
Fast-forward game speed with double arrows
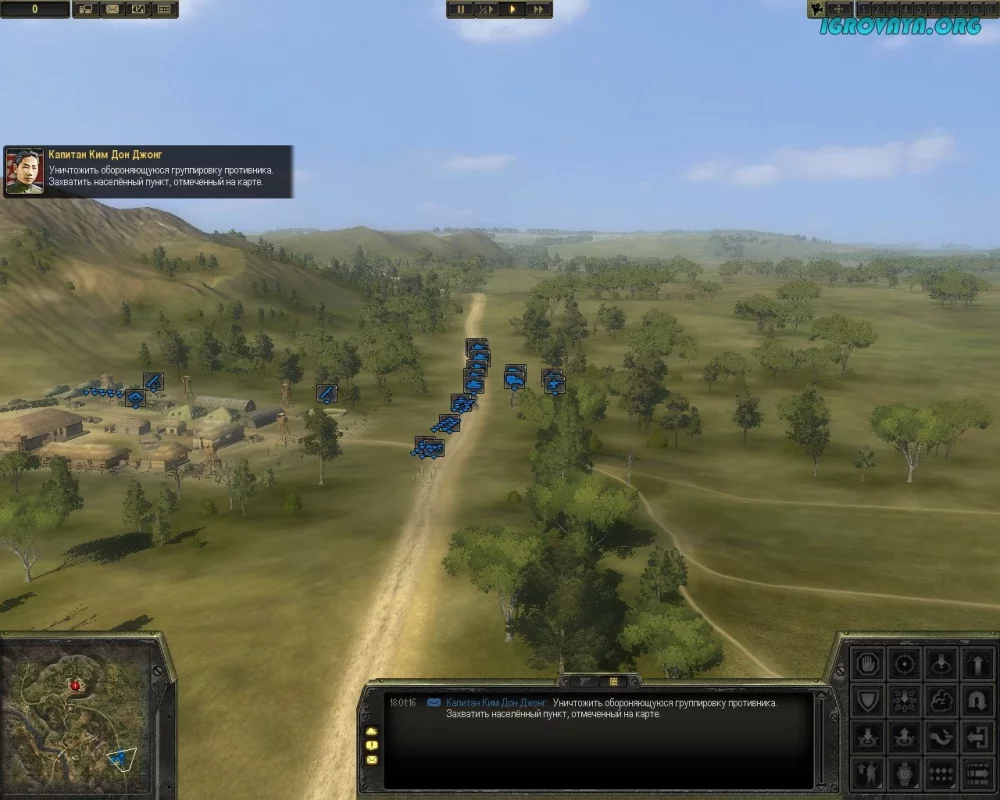538,9
